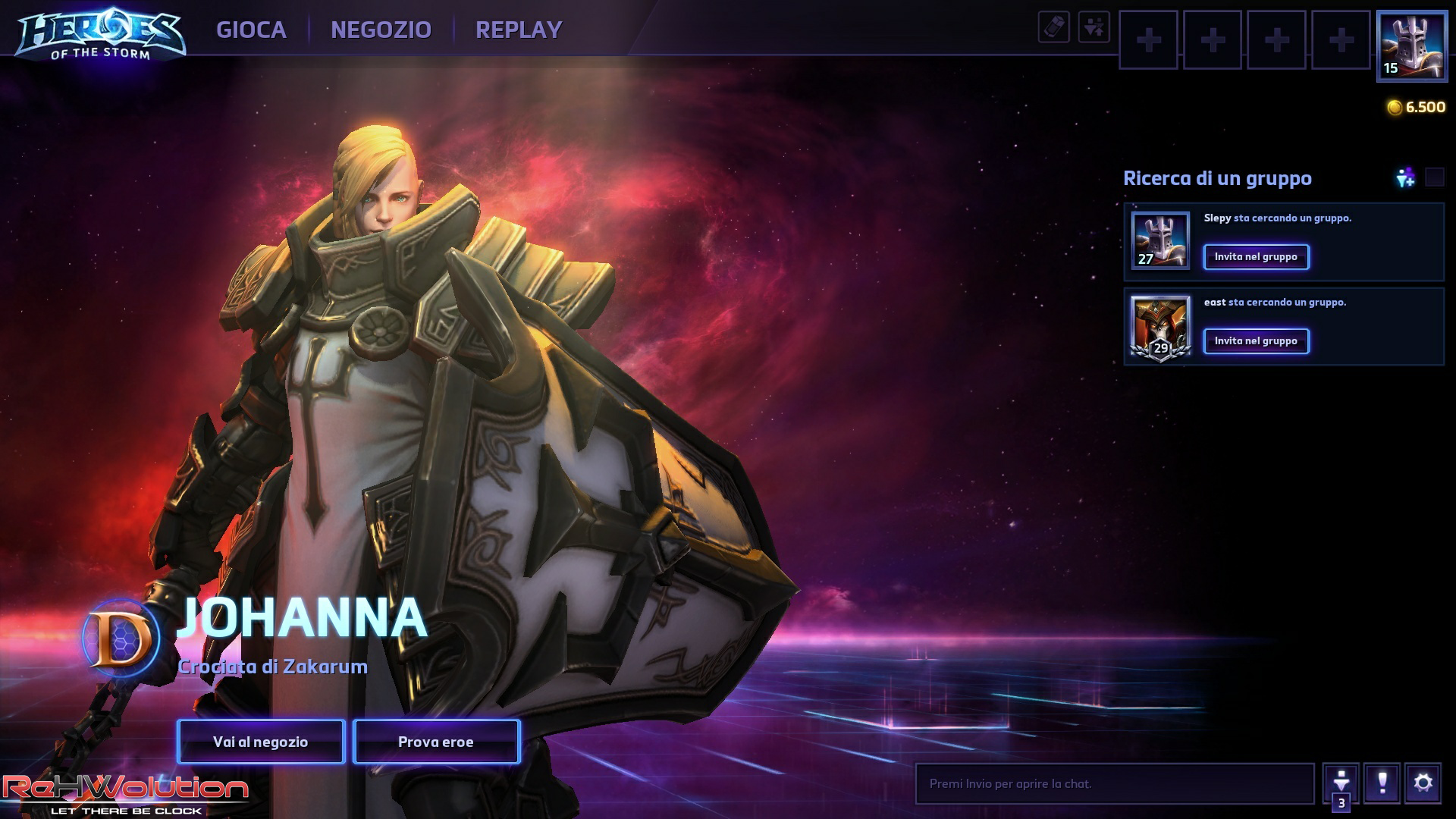View east's player portrait

coord(1160,326)
